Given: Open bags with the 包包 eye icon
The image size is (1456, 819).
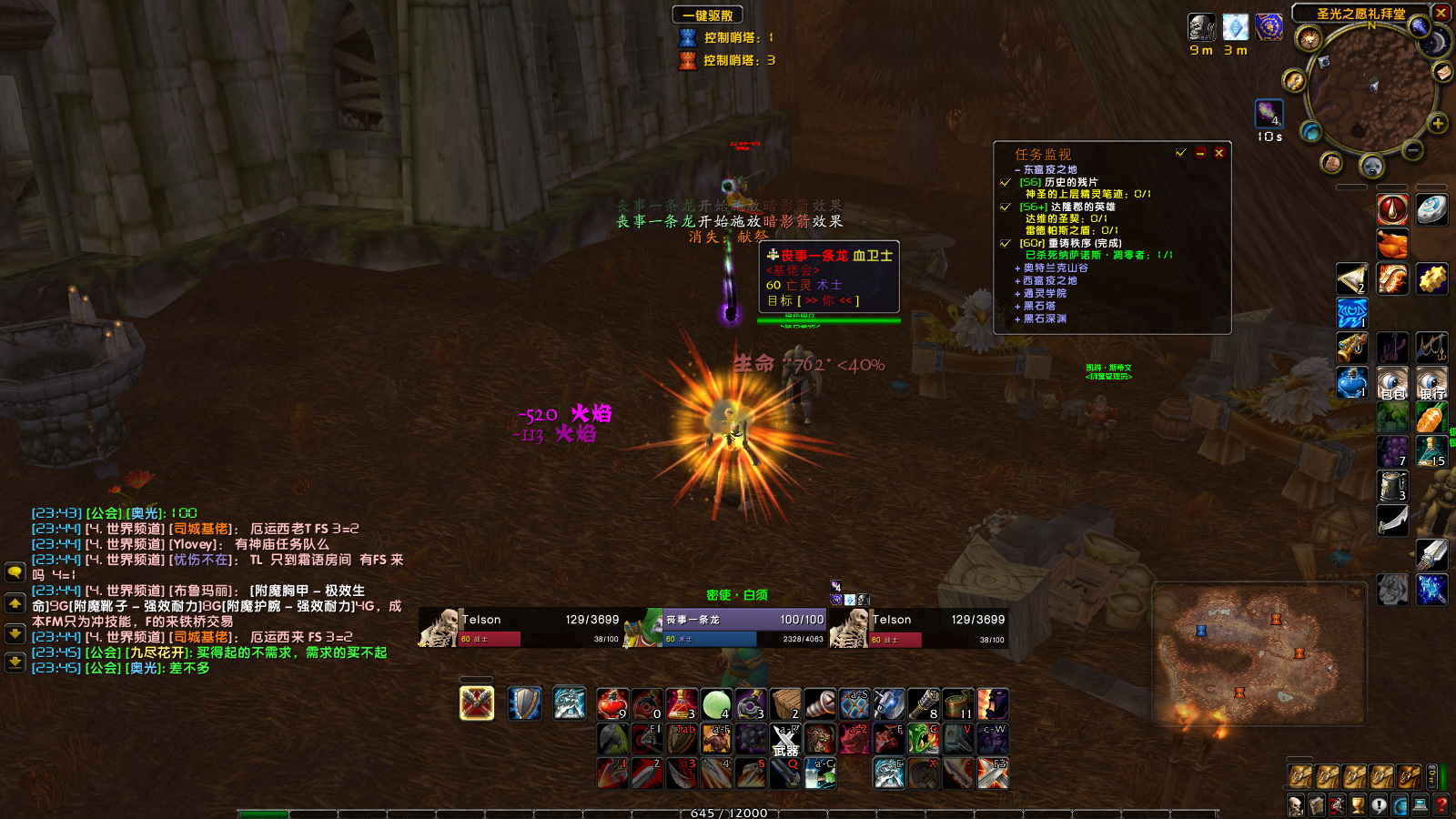Looking at the screenshot, I should (1391, 382).
